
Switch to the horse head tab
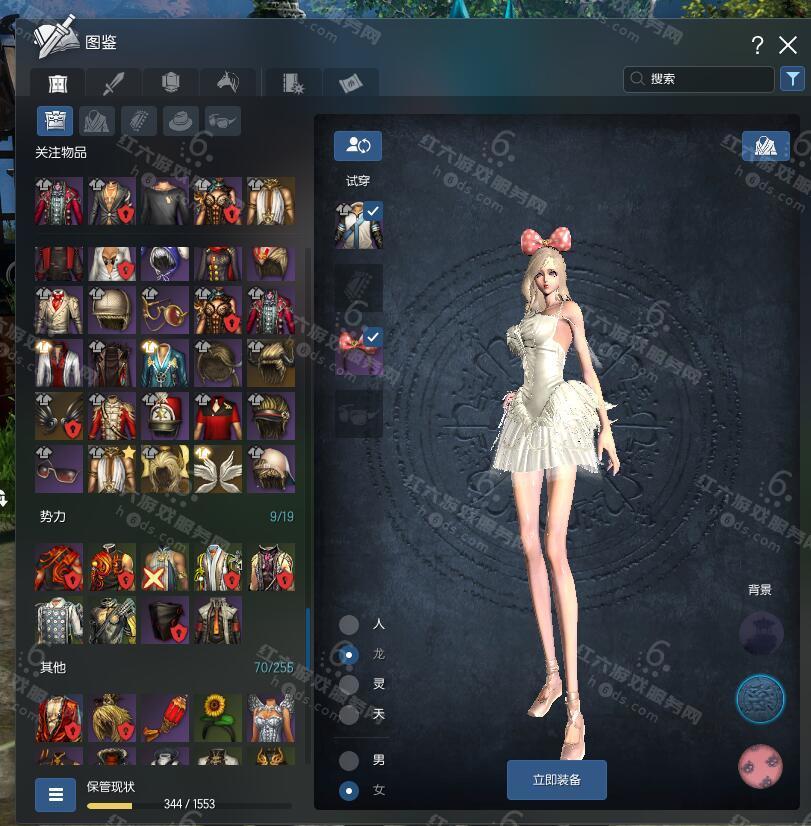226,83
